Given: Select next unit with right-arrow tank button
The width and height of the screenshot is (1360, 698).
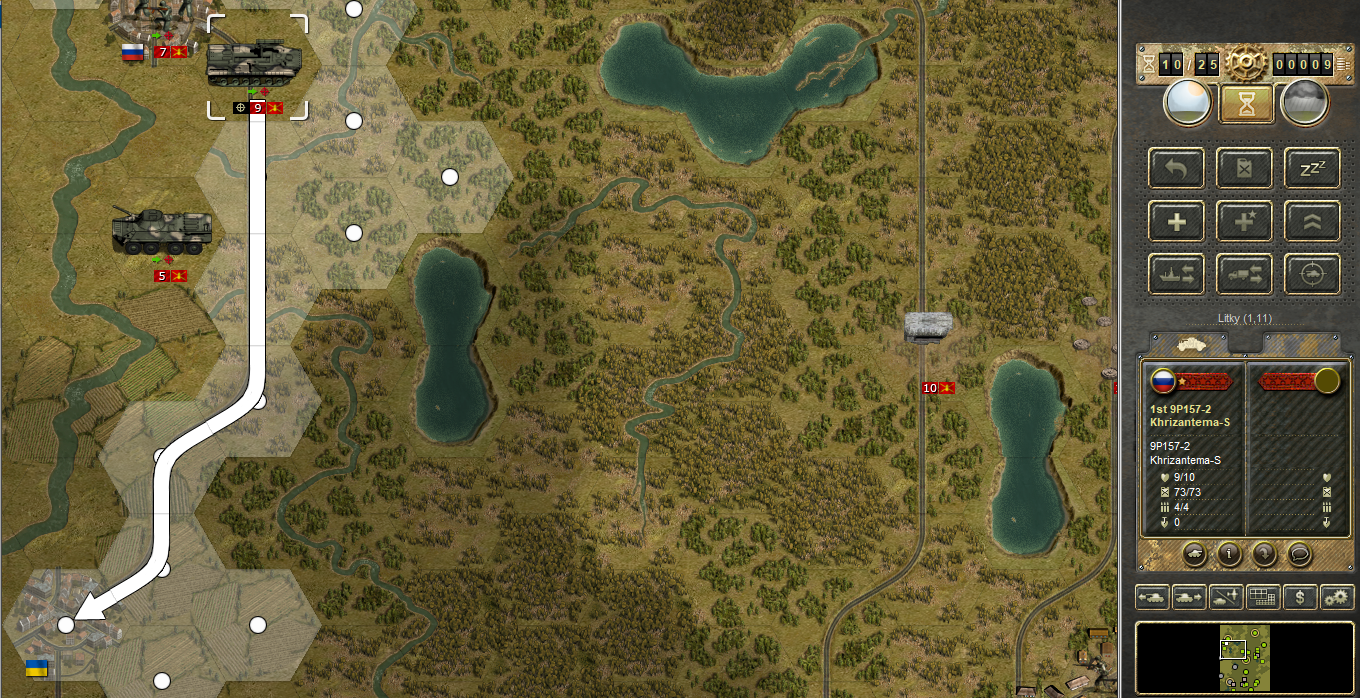Looking at the screenshot, I should point(1189,597).
